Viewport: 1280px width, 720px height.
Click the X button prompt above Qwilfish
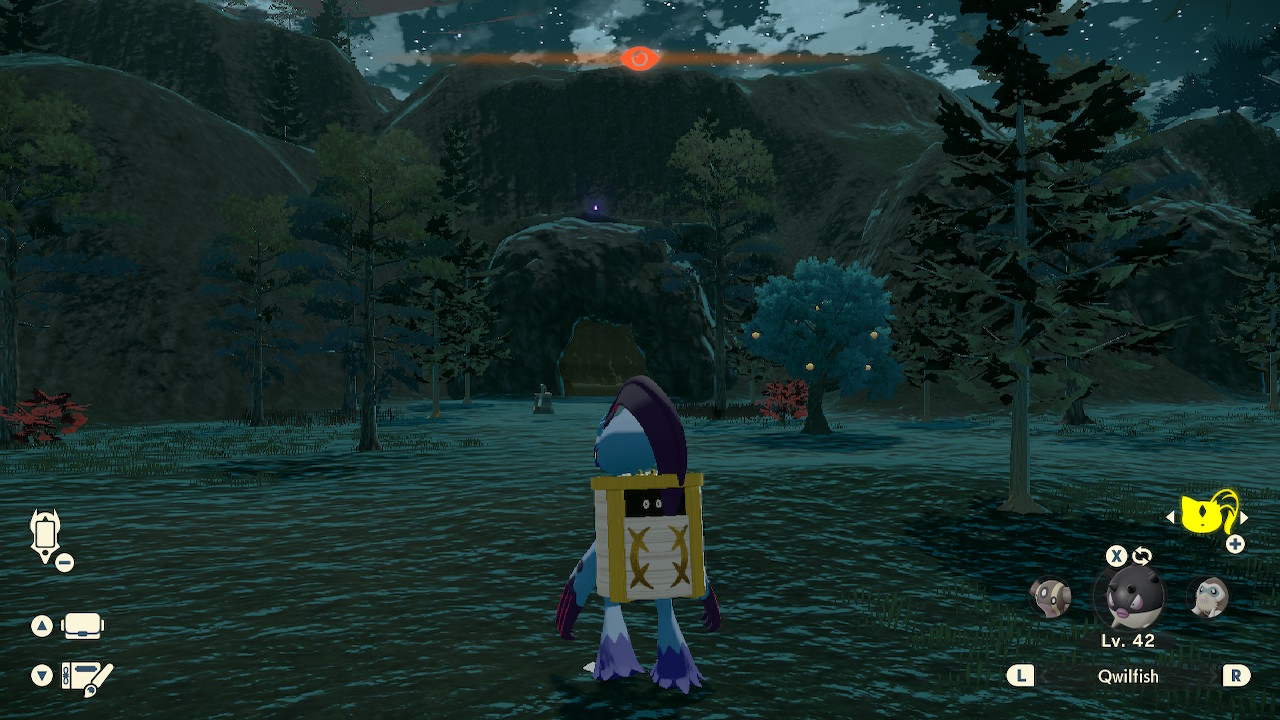[x=1116, y=555]
